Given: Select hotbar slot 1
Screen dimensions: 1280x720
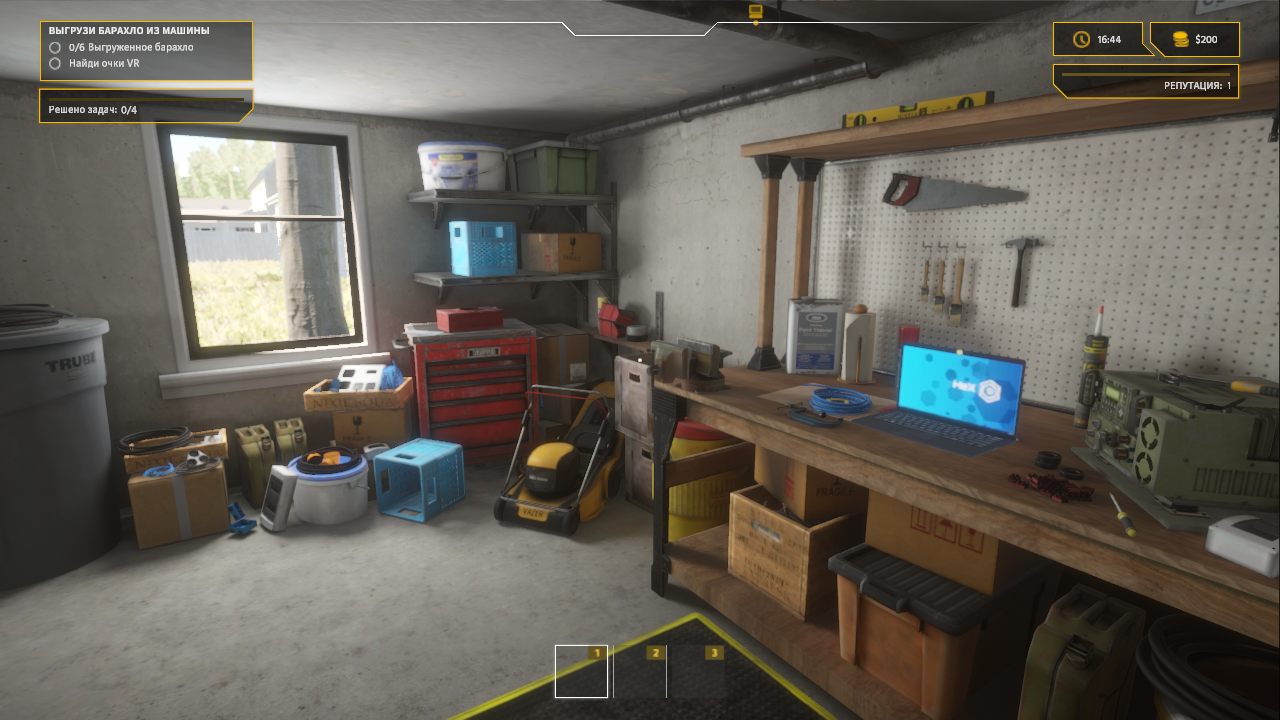Looking at the screenshot, I should (x=580, y=672).
